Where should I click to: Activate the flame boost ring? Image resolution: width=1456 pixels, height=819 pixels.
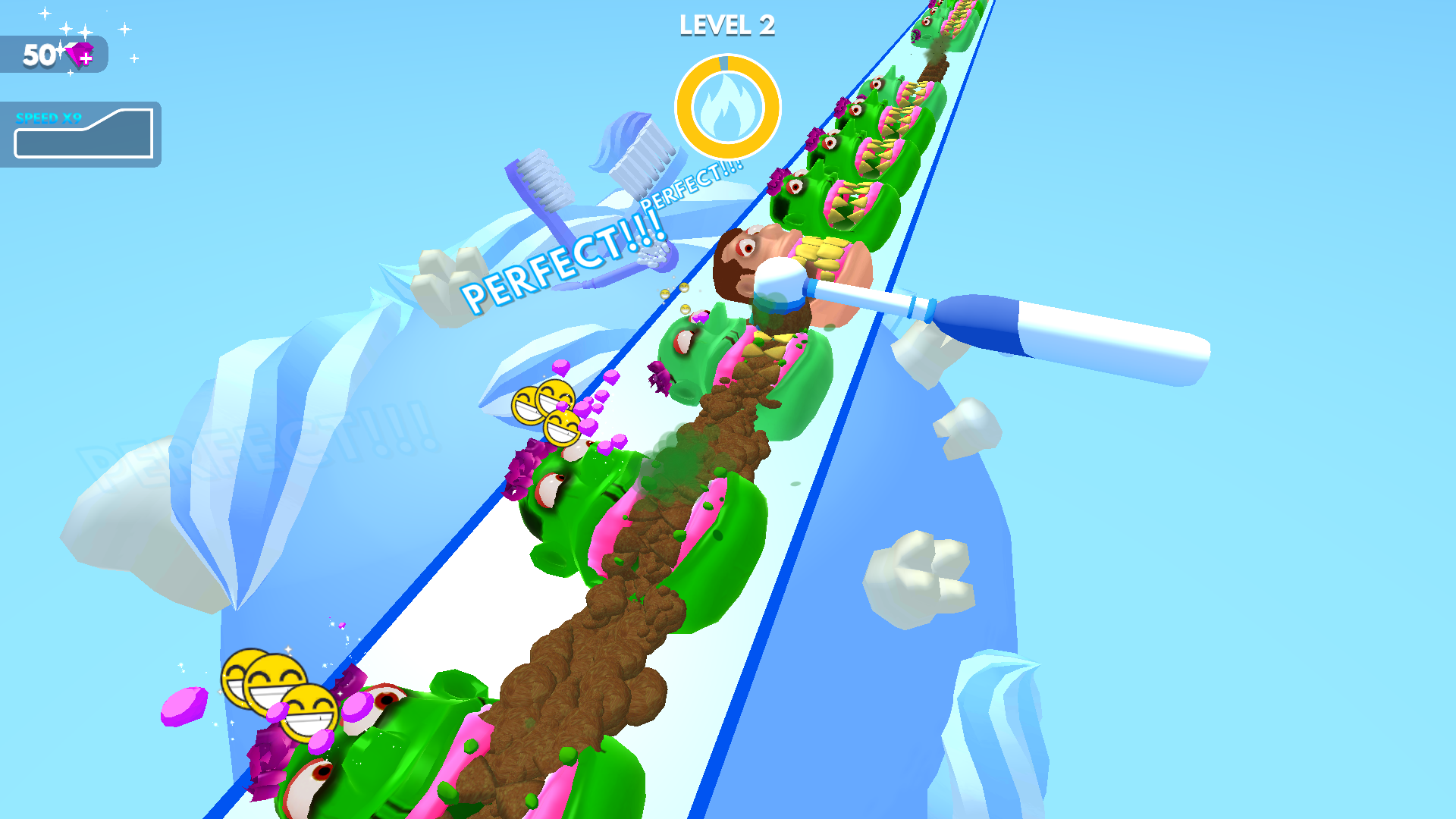(x=727, y=107)
